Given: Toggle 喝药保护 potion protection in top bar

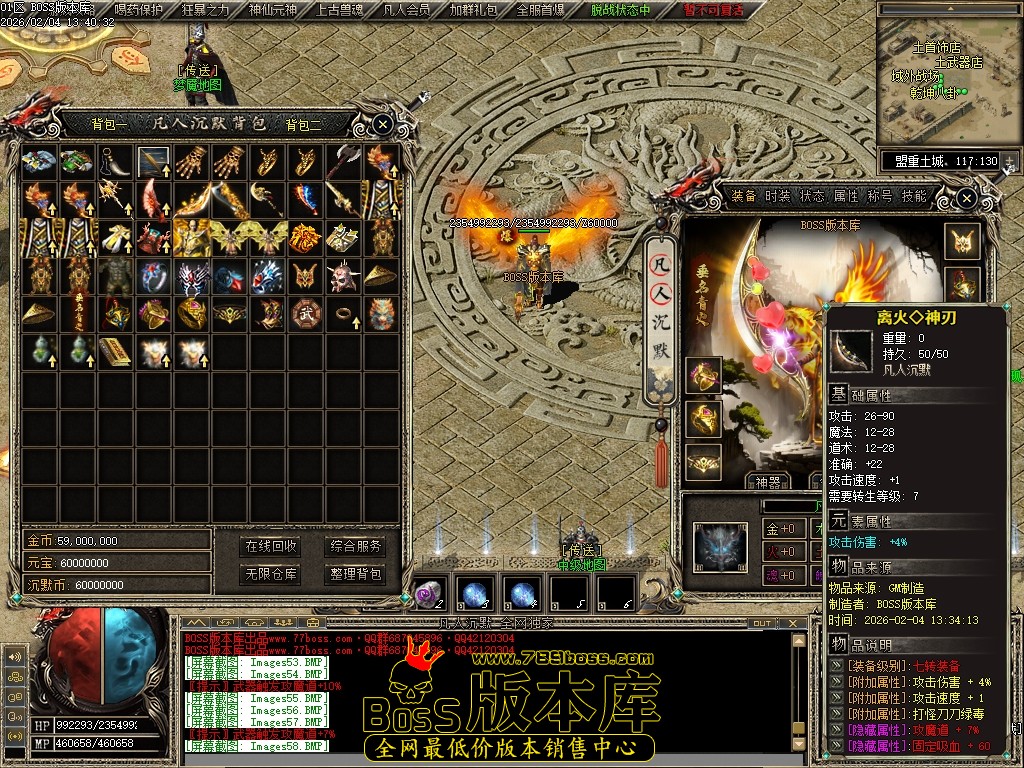Looking at the screenshot, I should 138,10.
